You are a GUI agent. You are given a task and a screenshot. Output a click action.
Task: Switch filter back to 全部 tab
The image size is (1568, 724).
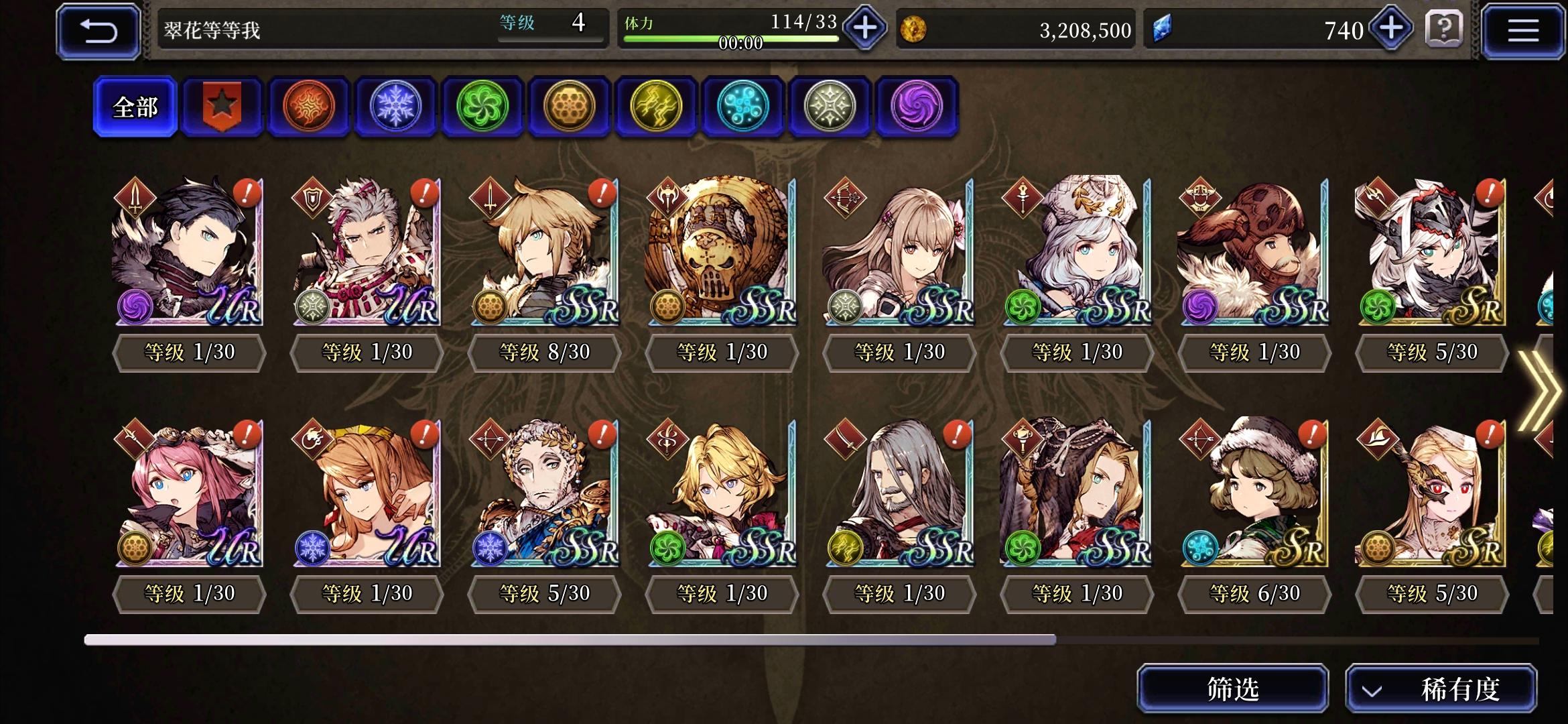pyautogui.click(x=136, y=106)
